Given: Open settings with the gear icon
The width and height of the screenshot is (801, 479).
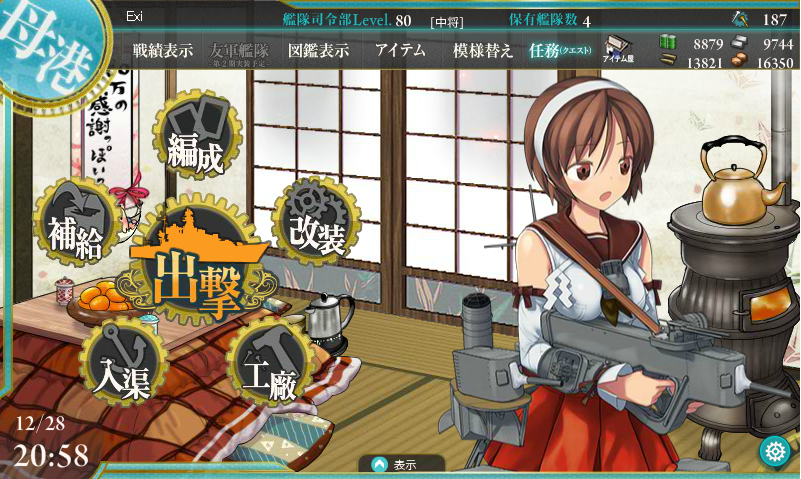Looking at the screenshot, I should 772,451.
